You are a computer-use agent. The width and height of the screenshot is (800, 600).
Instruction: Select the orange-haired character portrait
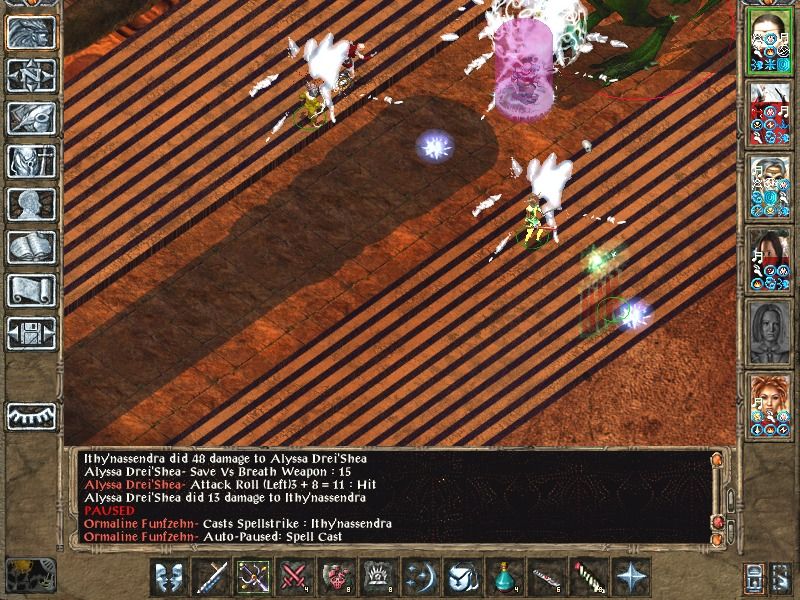click(x=770, y=401)
